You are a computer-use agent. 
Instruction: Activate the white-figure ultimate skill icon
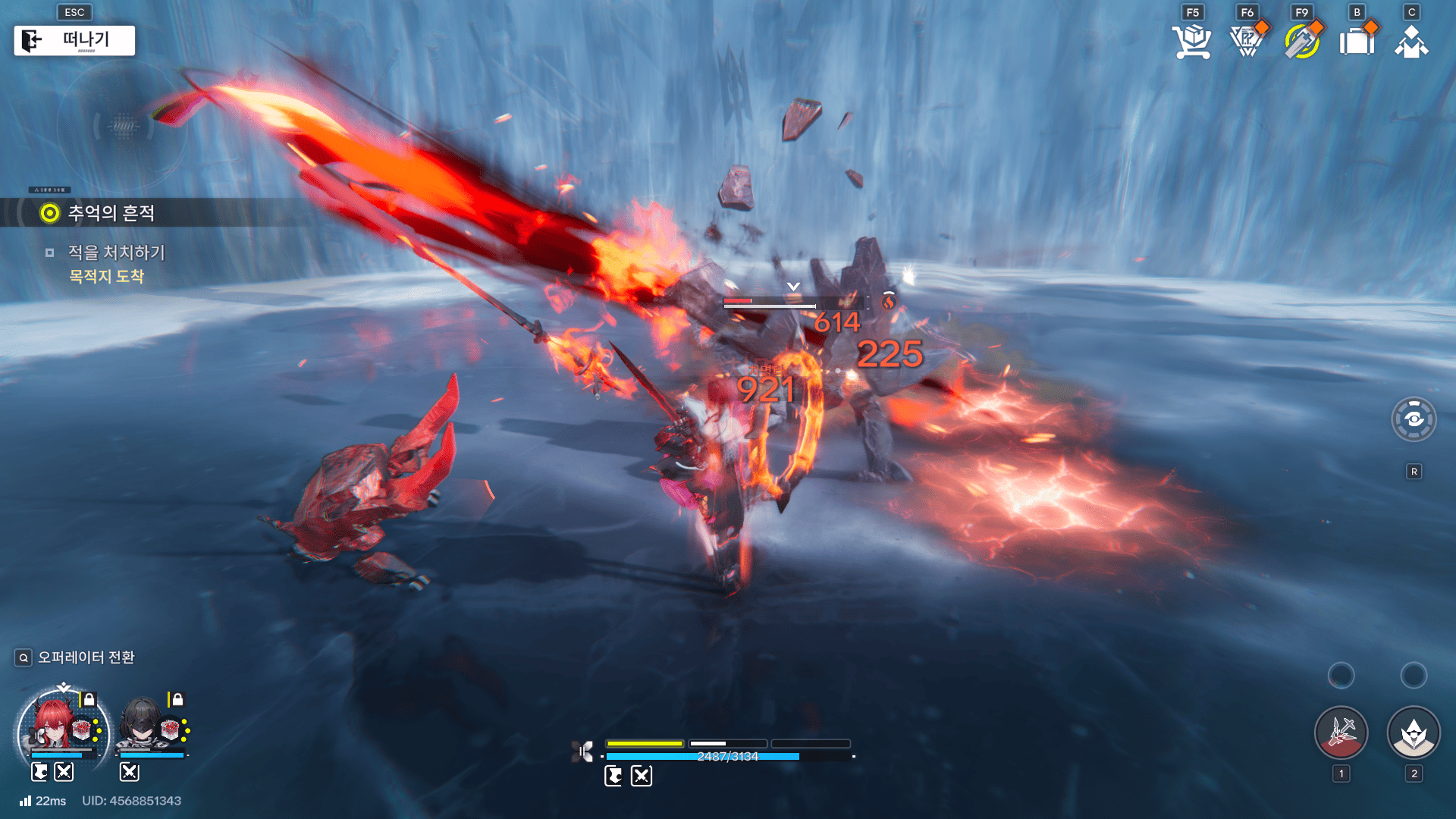pyautogui.click(x=1414, y=733)
